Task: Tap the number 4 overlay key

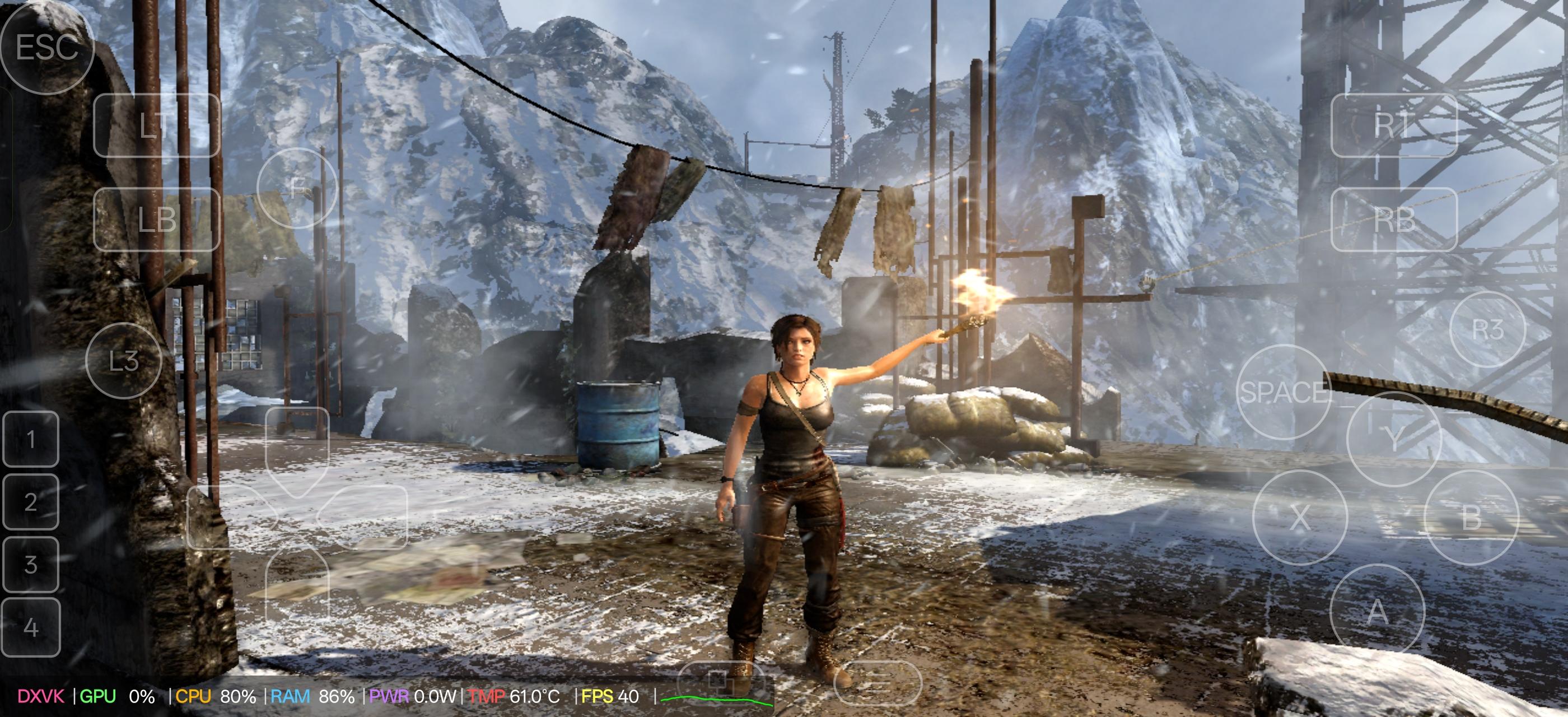Action: click(30, 627)
